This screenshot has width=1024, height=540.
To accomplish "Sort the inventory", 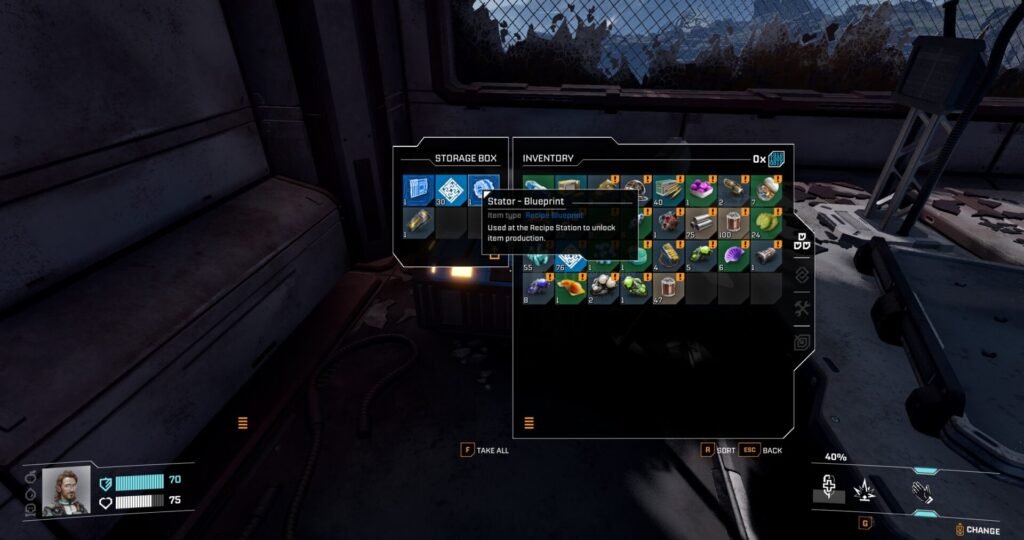I will pos(720,450).
